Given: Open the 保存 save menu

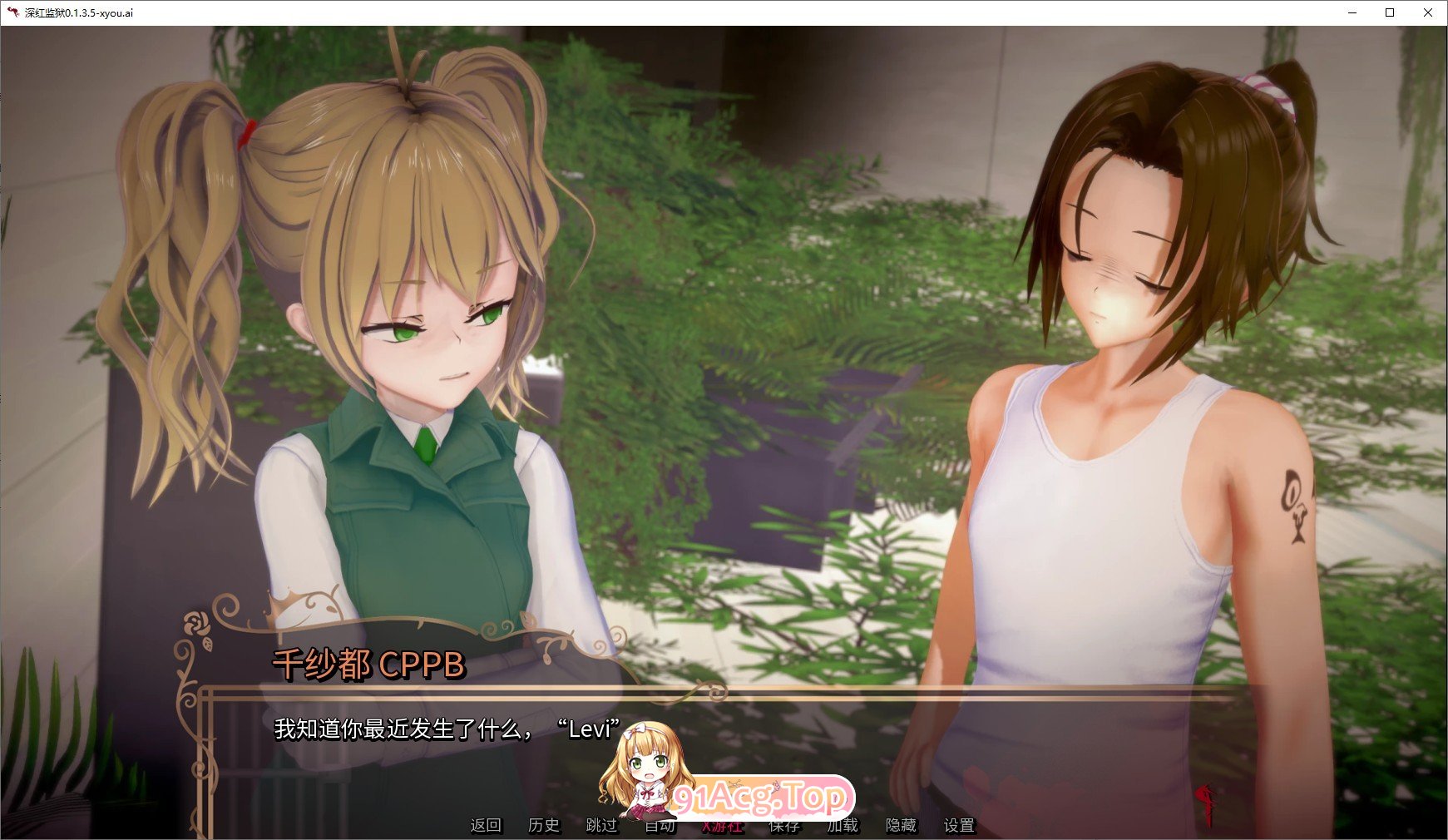Looking at the screenshot, I should [783, 827].
